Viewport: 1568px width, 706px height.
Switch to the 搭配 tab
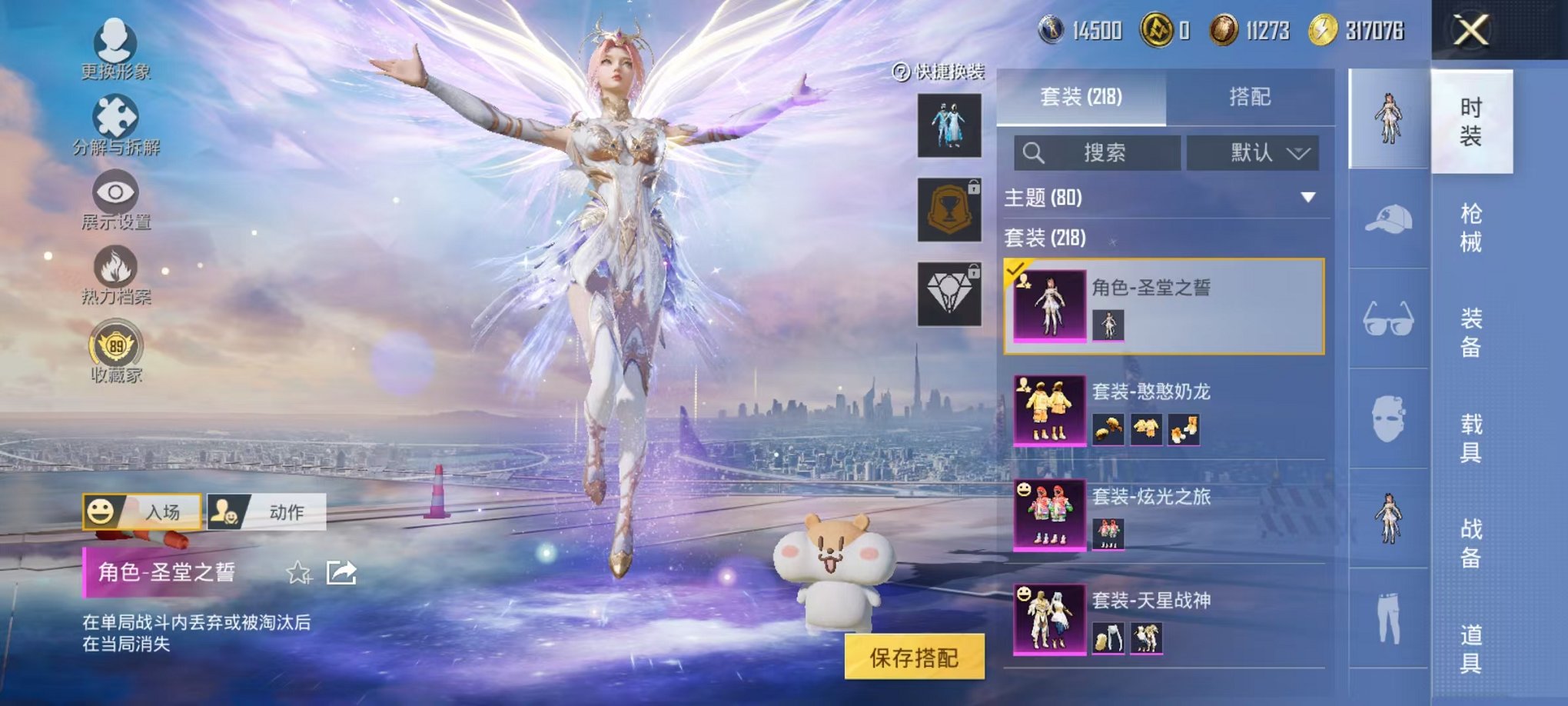pos(1249,97)
